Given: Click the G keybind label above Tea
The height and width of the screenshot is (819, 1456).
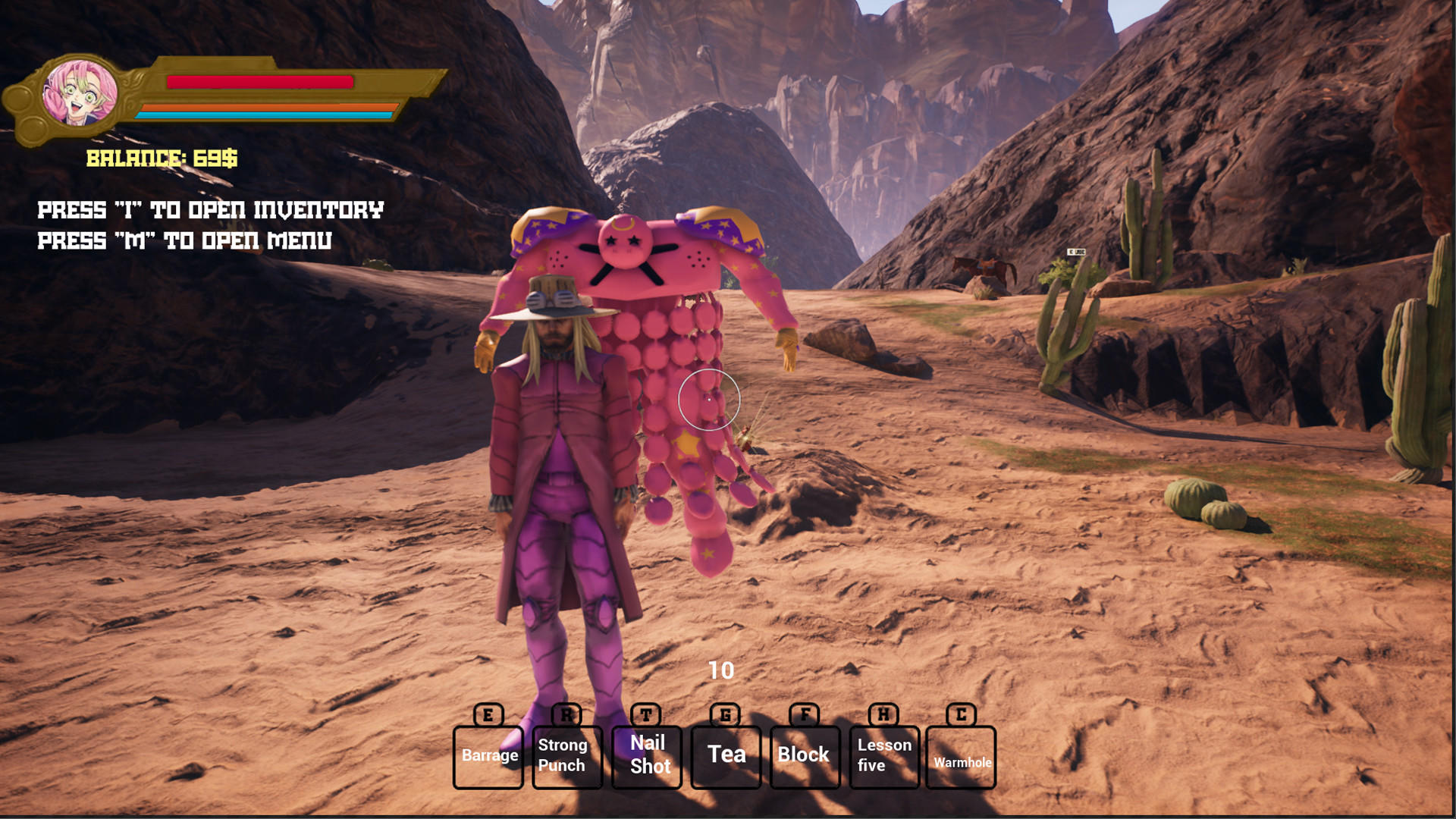Looking at the screenshot, I should click(x=725, y=715).
